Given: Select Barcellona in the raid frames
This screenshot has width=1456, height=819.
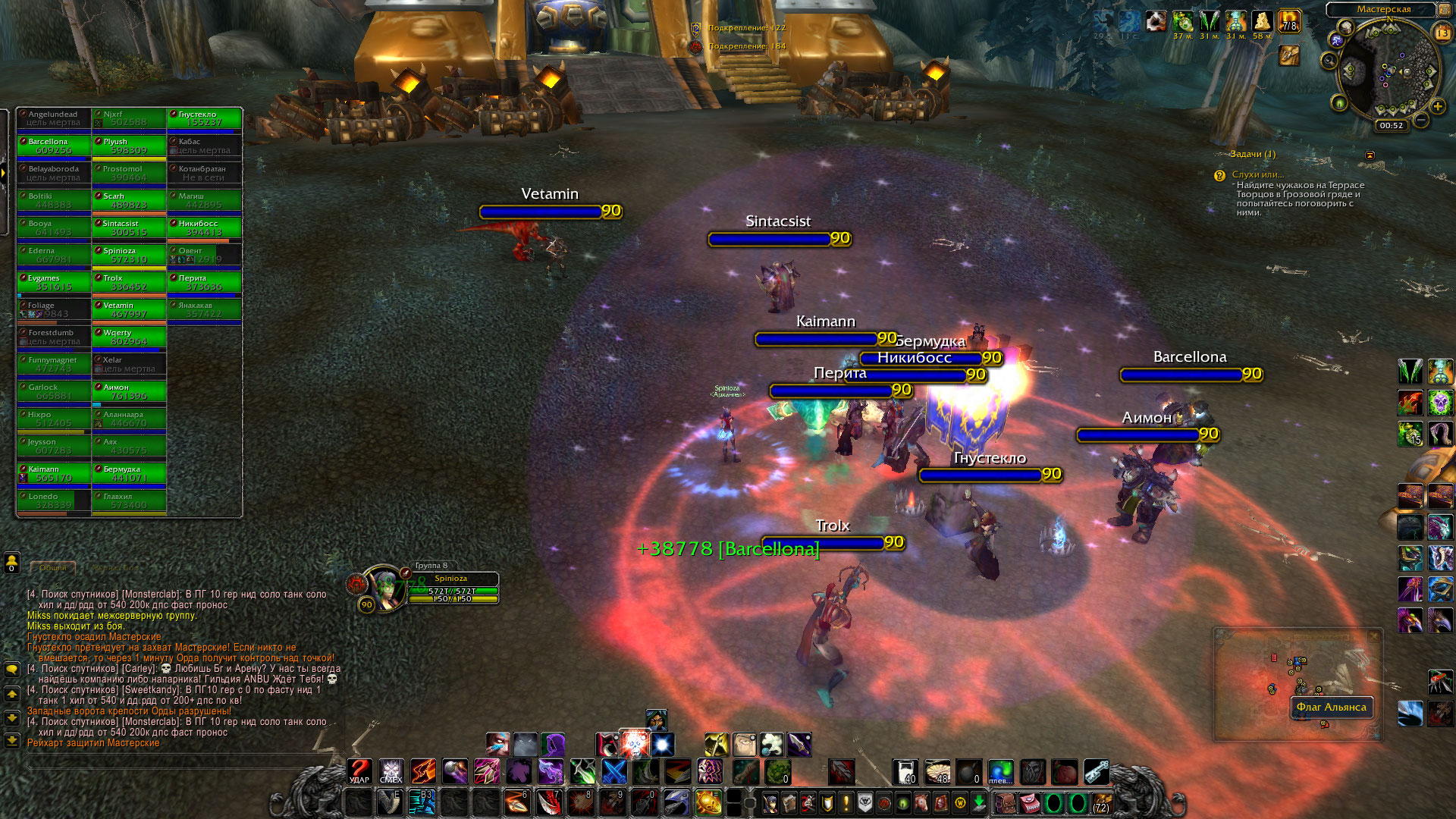Looking at the screenshot, I should [x=54, y=146].
